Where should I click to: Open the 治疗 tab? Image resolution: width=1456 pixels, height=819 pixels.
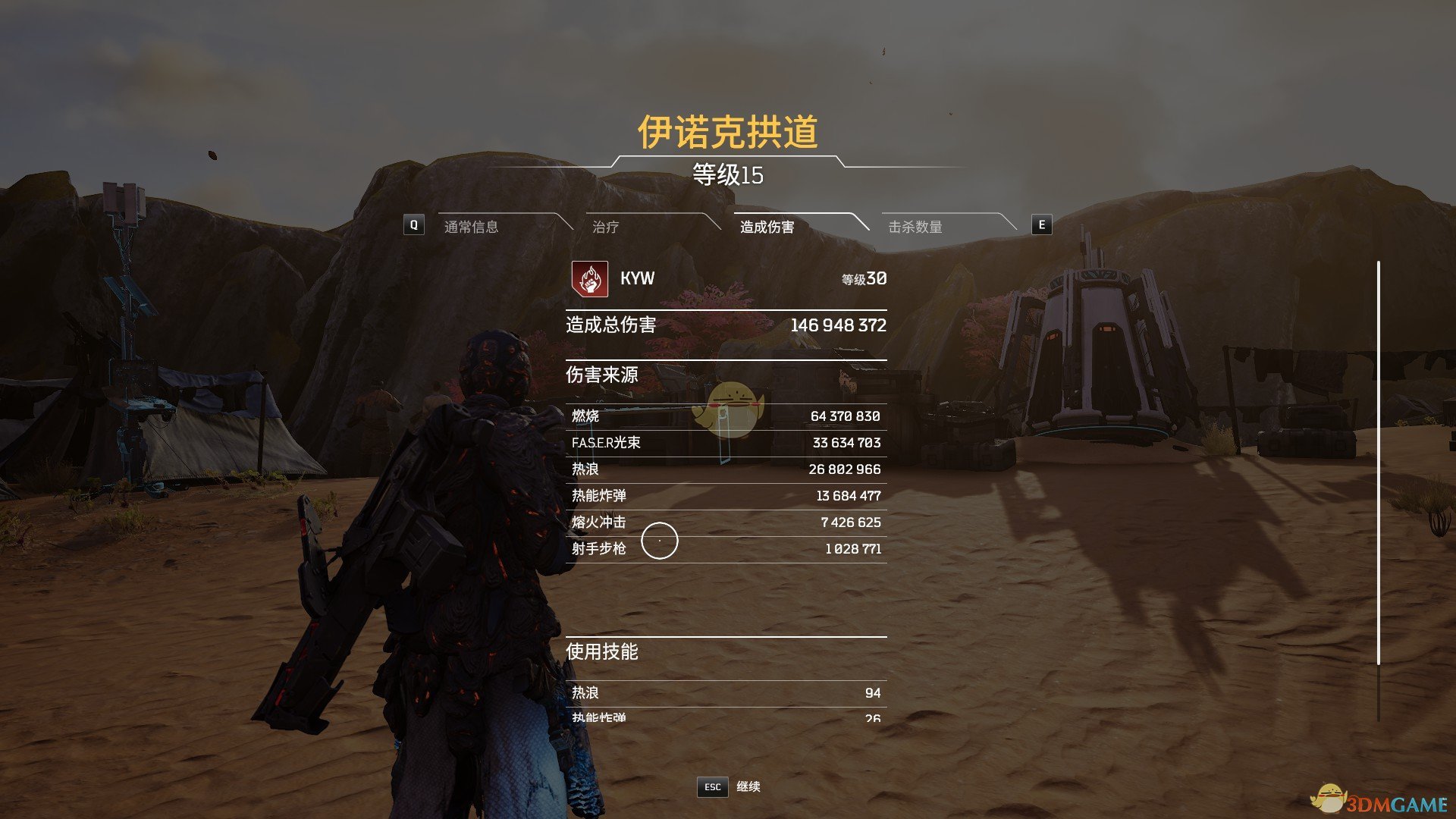pos(605,227)
